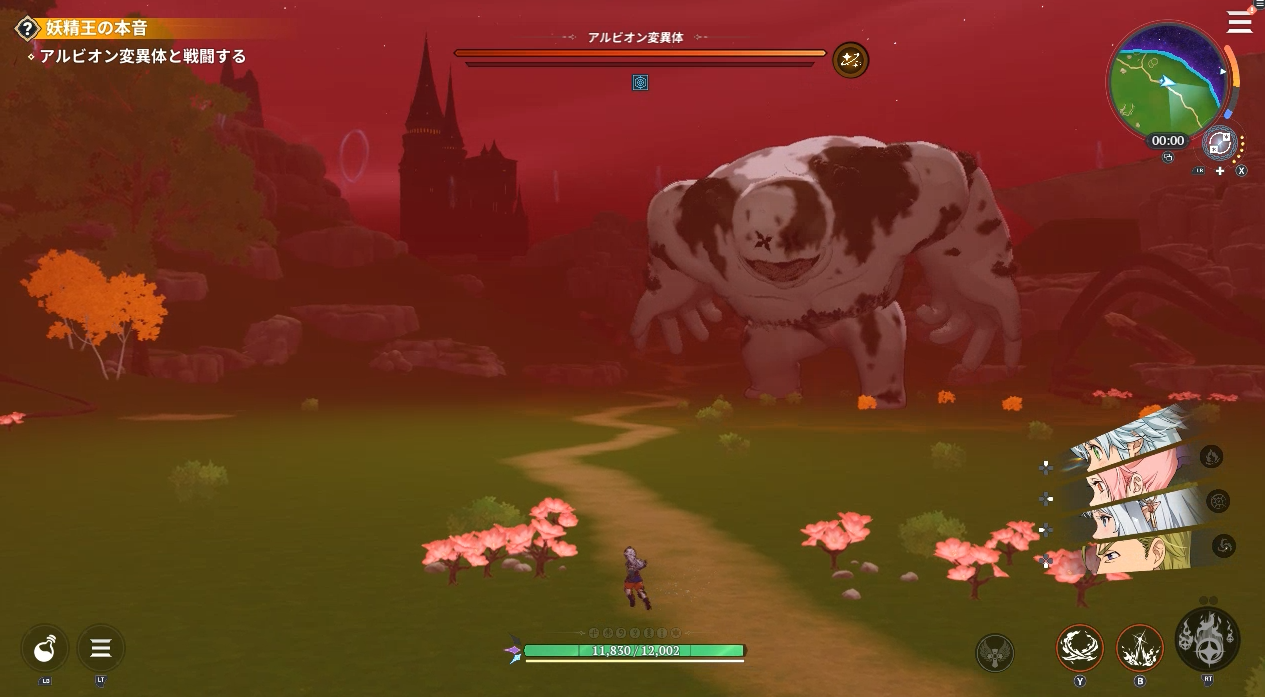This screenshot has height=697, width=1265.
Task: Select the swirl element icon beside the party
Action: (1224, 545)
